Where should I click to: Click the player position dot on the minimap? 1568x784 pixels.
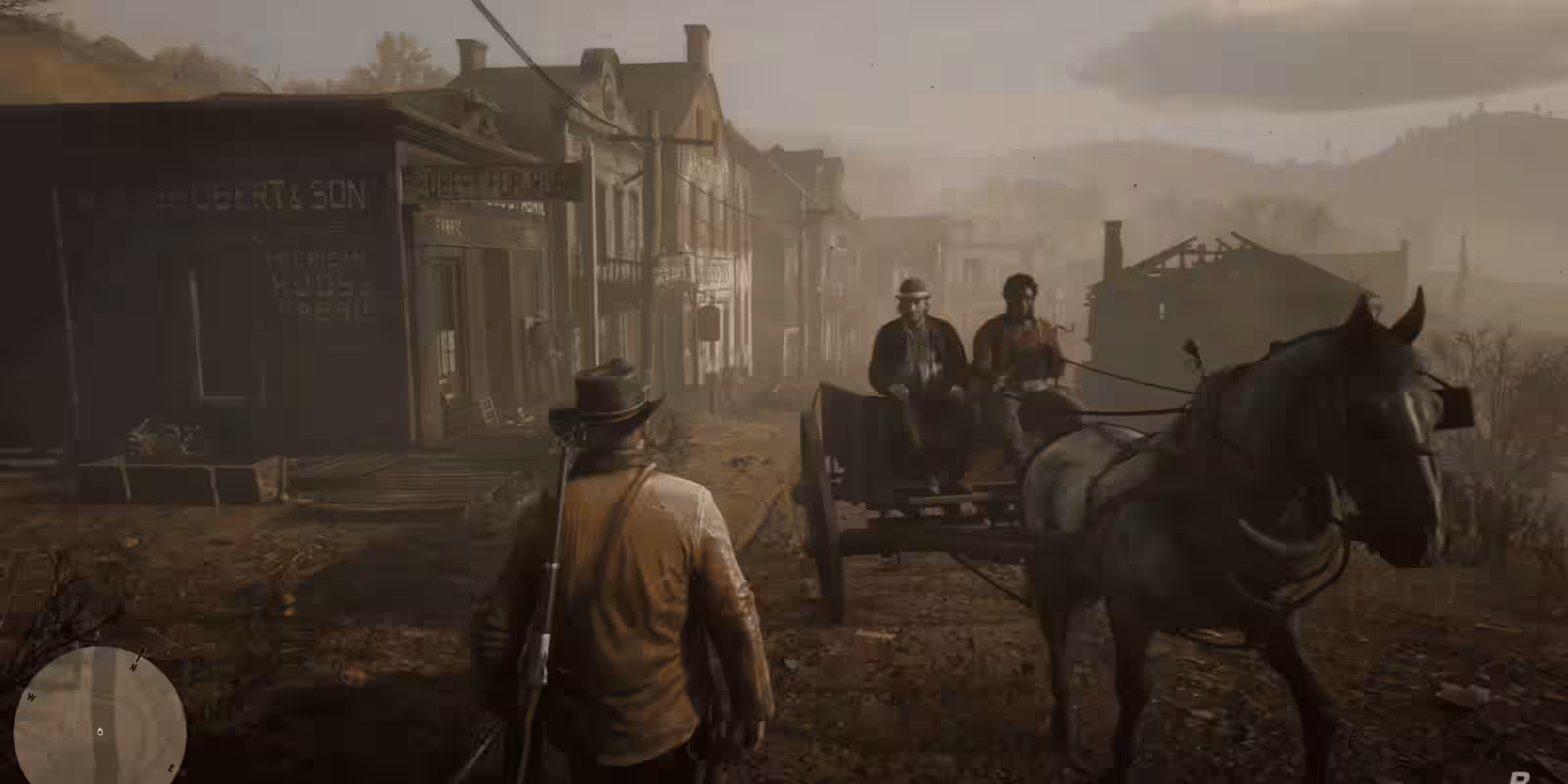(x=101, y=731)
